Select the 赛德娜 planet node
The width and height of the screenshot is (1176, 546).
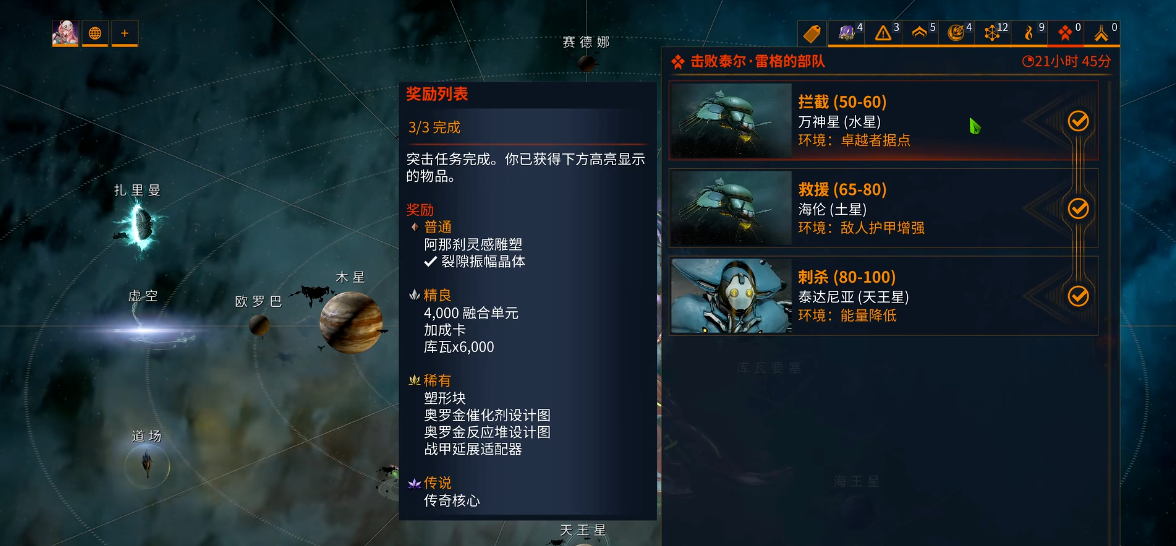587,63
